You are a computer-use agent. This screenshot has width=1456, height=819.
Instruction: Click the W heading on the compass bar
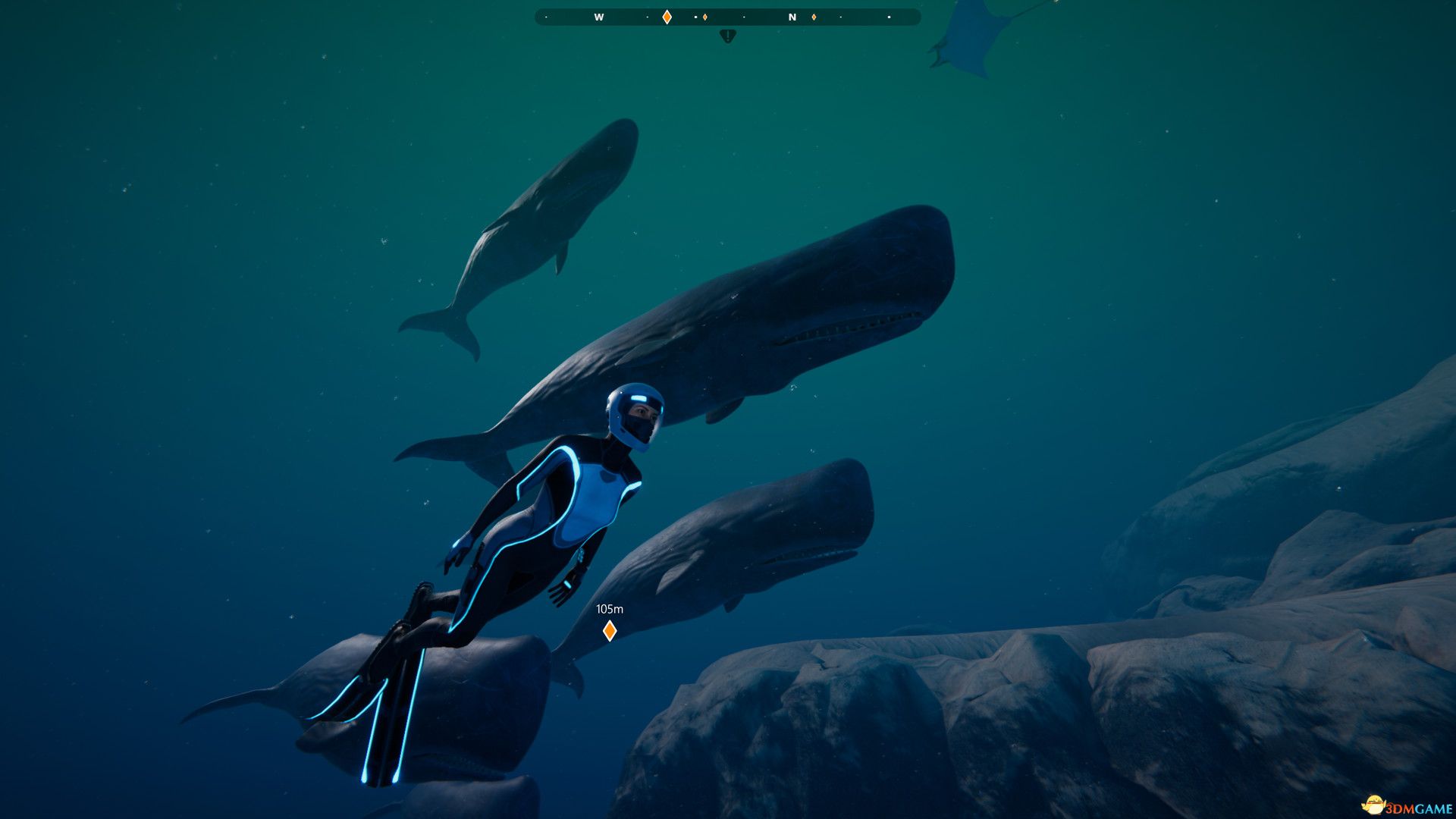coord(599,17)
